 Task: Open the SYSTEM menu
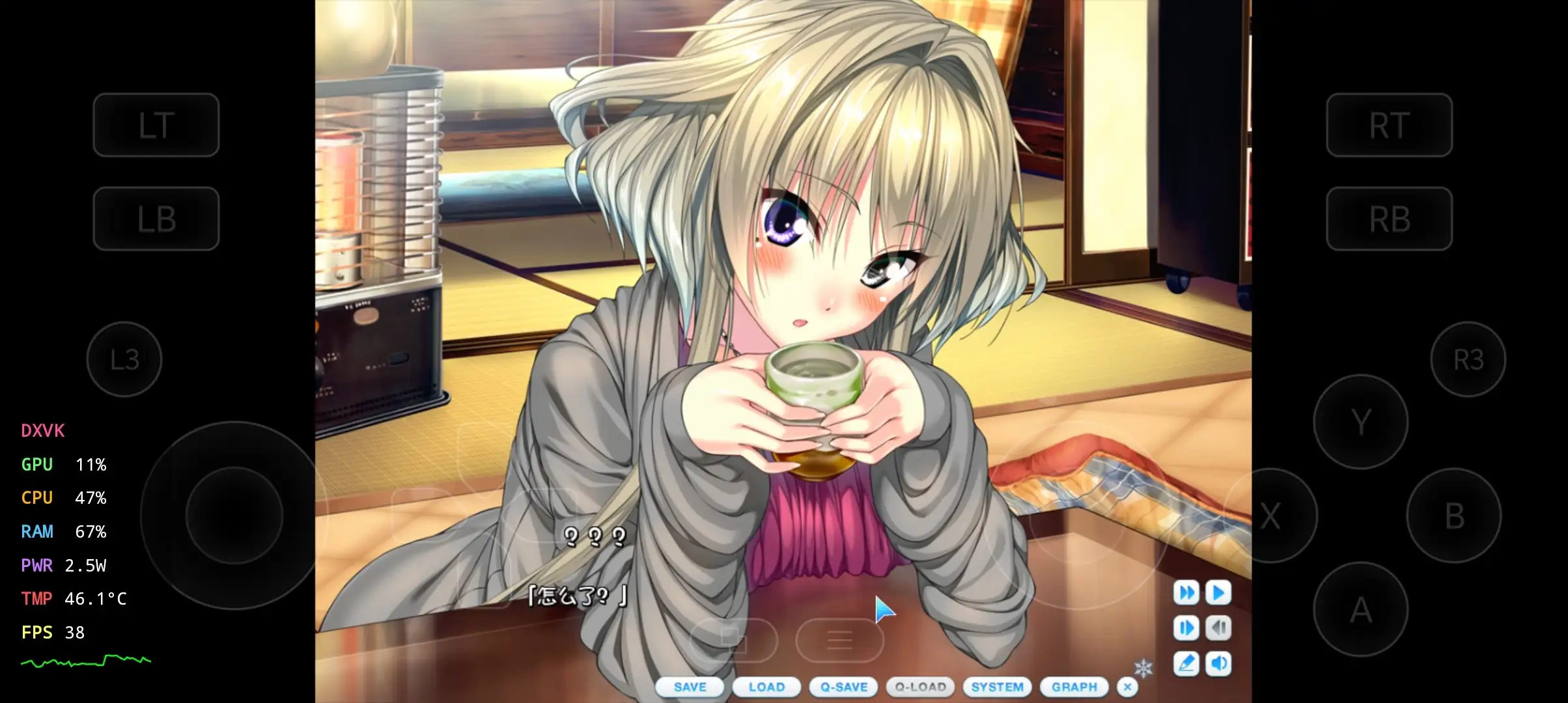(x=997, y=687)
